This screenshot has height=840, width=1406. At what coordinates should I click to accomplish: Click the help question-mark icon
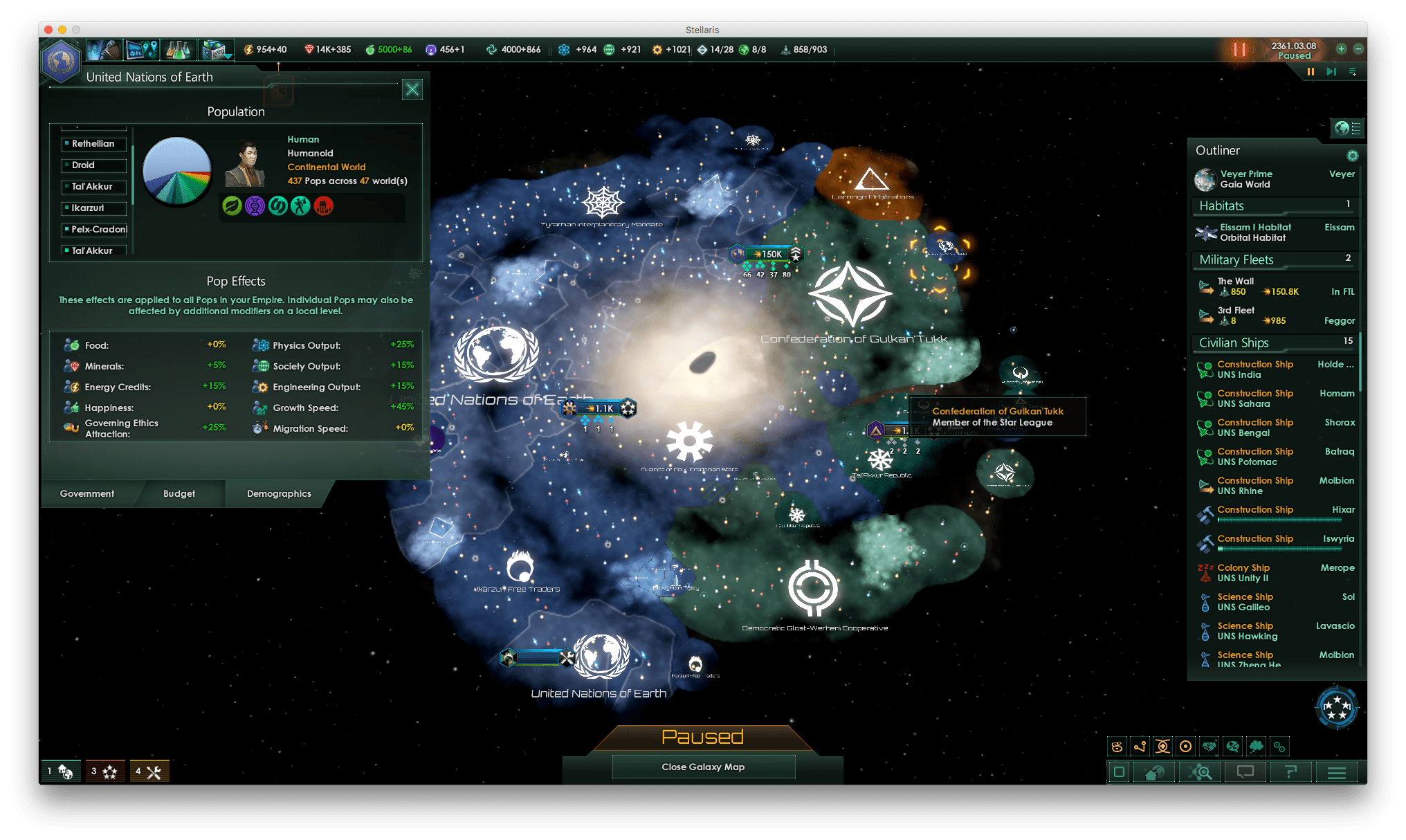1290,772
